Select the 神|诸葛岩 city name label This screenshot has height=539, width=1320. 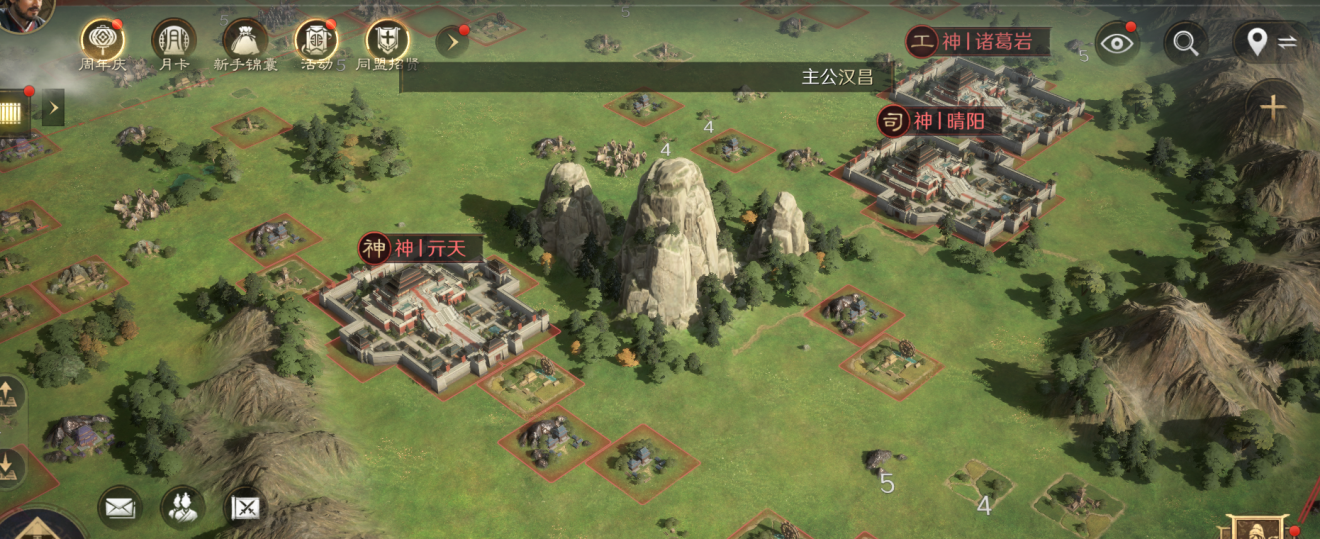[x=981, y=41]
